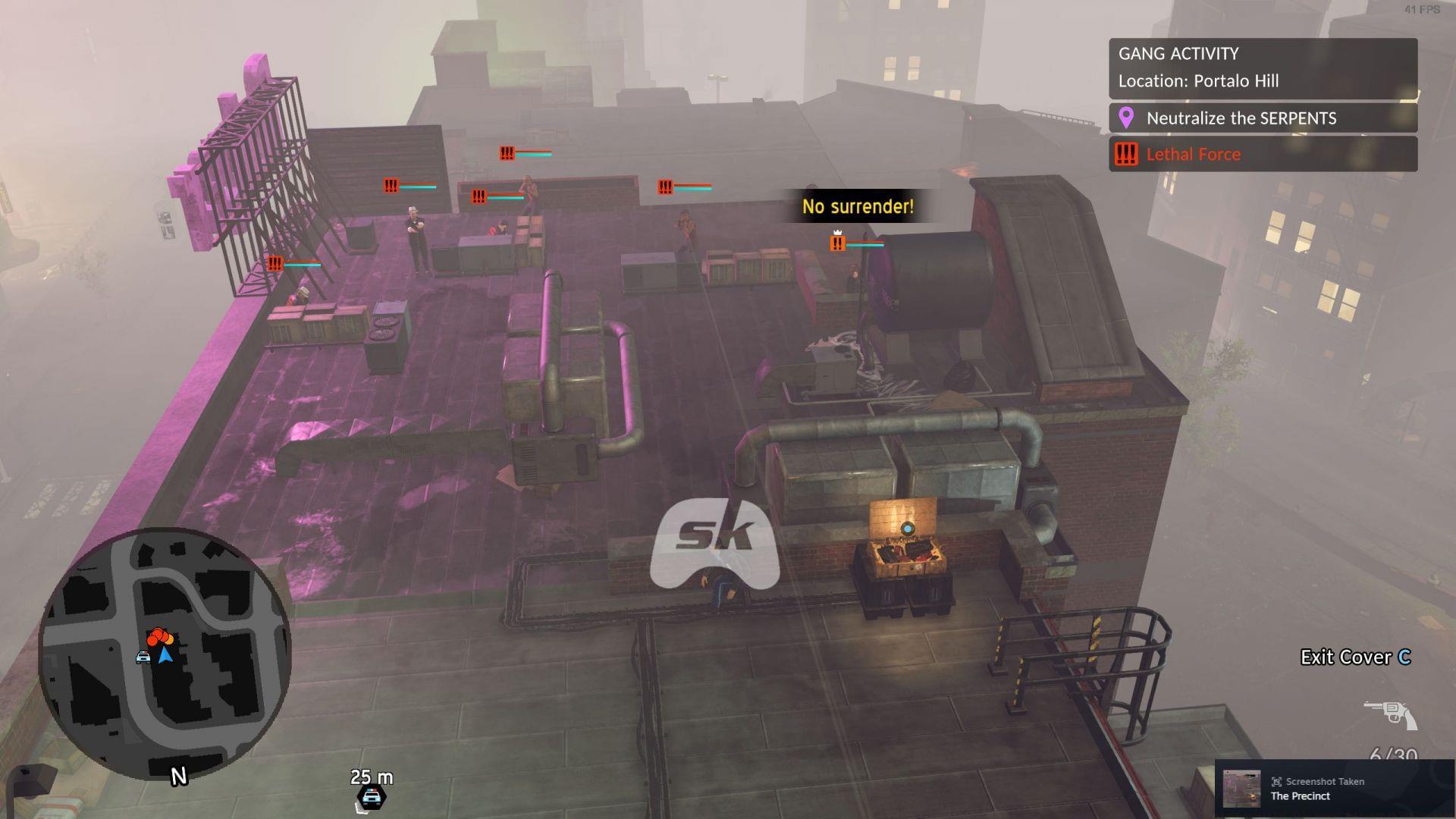Screen dimensions: 1456x819
Task: Select the Gang Activity objective panel
Action: click(1263, 67)
